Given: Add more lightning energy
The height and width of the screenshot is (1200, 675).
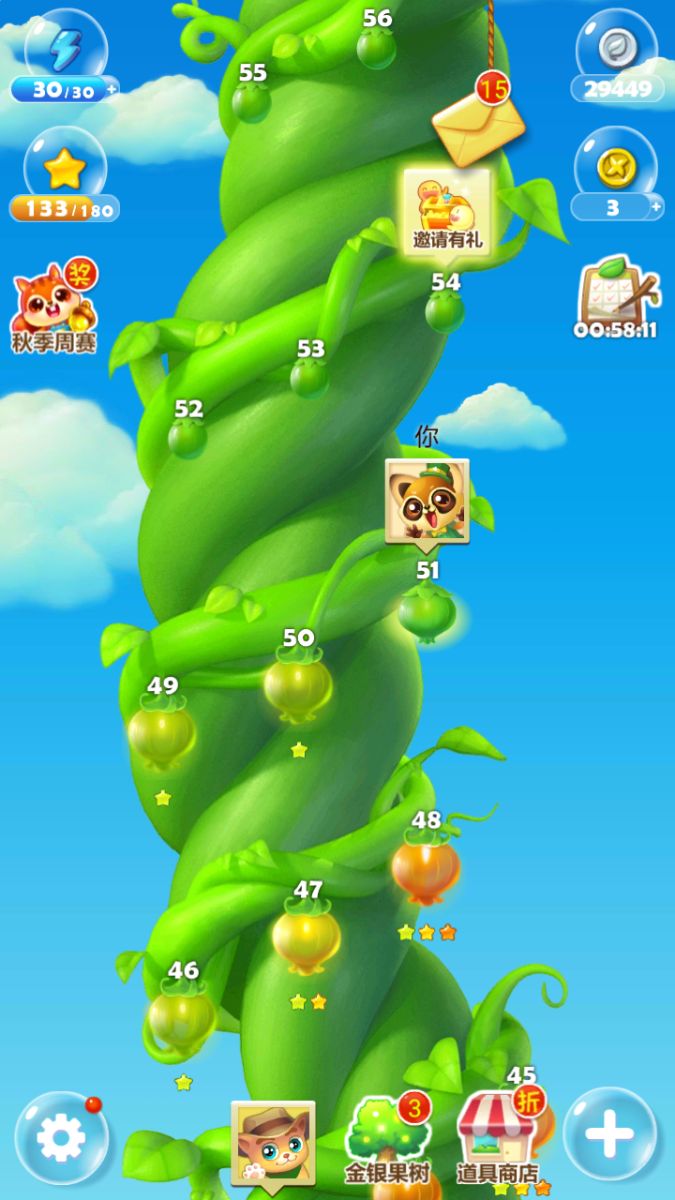Looking at the screenshot, I should (111, 89).
